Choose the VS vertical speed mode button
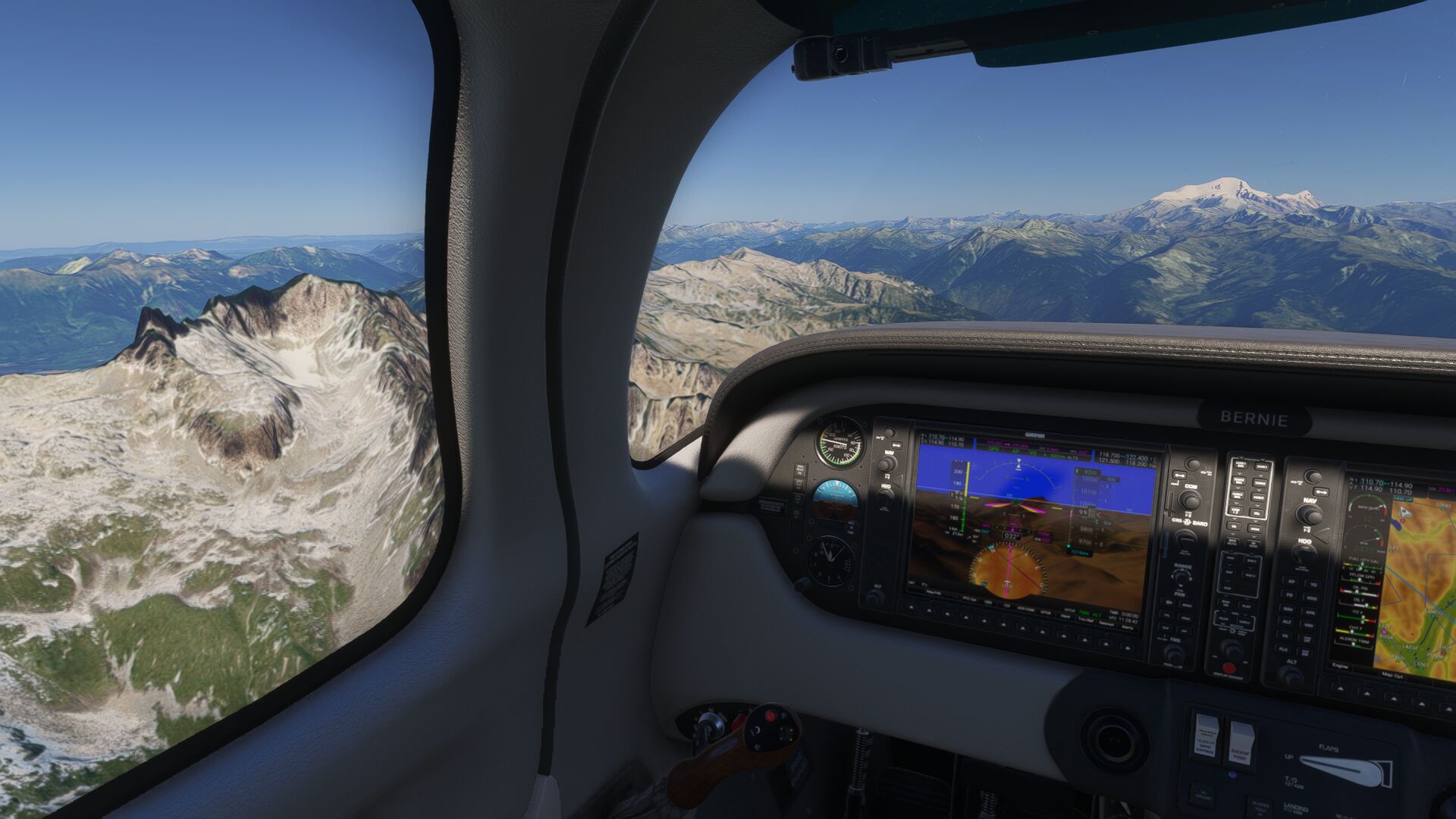 point(1287,635)
